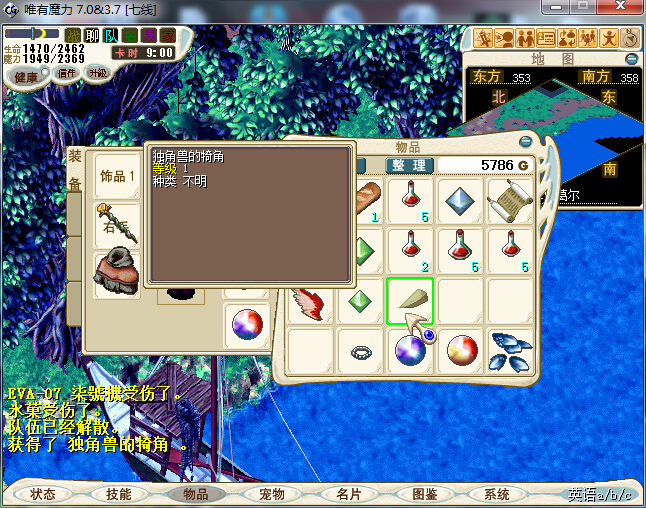Open the 状态 status menu

(x=43, y=494)
